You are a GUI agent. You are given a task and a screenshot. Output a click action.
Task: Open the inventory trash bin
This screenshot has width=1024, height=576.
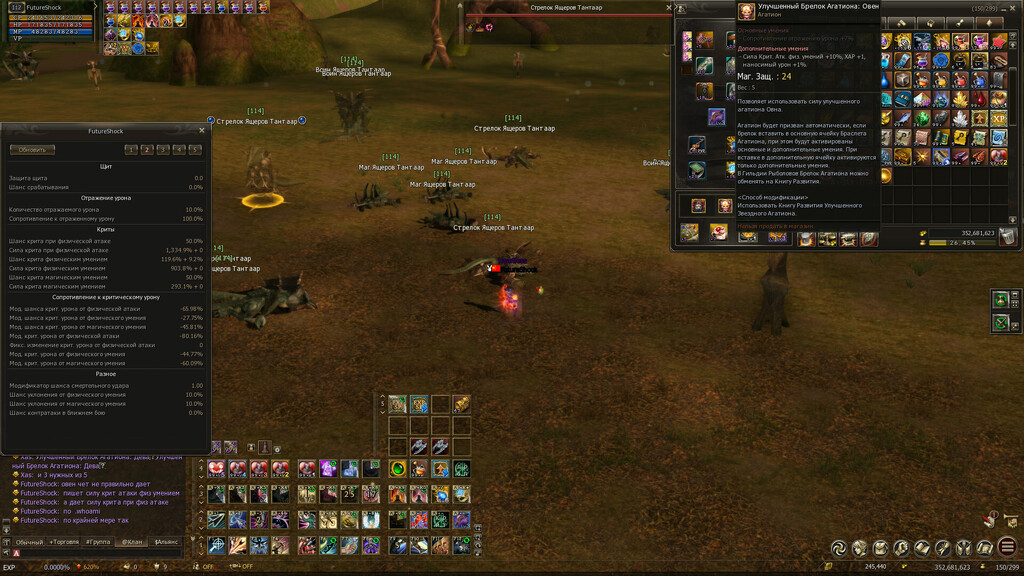click(1007, 237)
